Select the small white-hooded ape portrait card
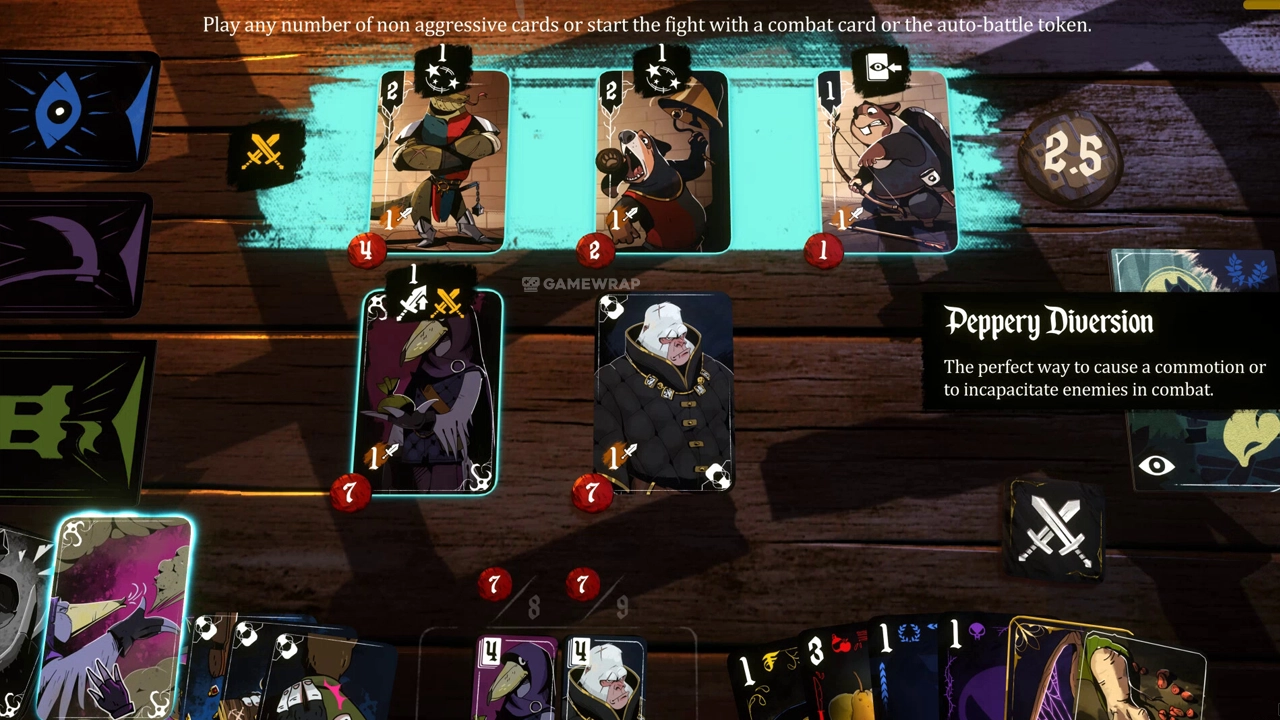1280x720 pixels. point(606,678)
